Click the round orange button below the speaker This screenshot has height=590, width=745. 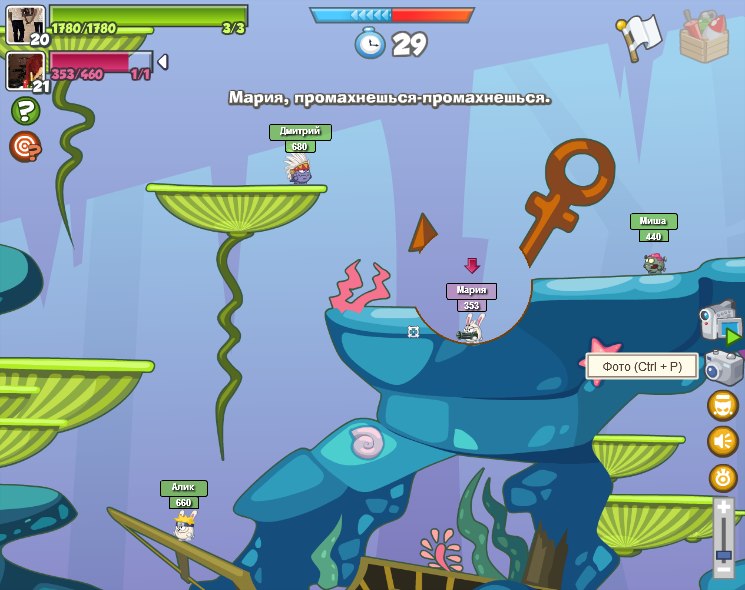[722, 477]
